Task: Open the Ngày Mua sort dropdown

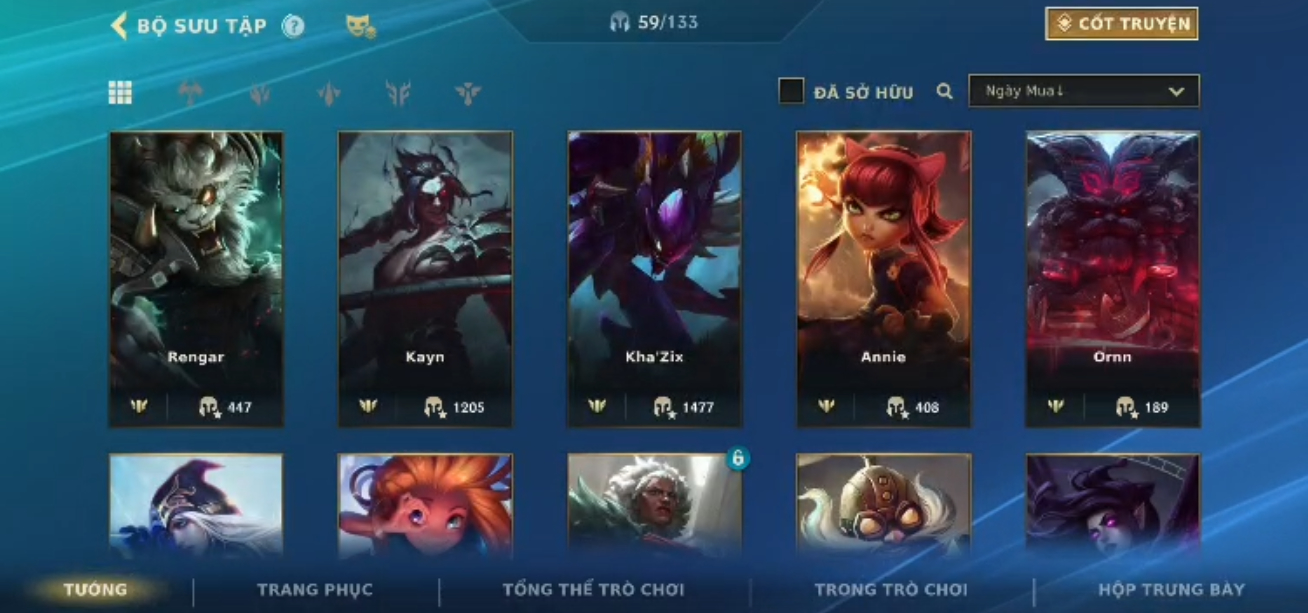Action: [x=1083, y=91]
